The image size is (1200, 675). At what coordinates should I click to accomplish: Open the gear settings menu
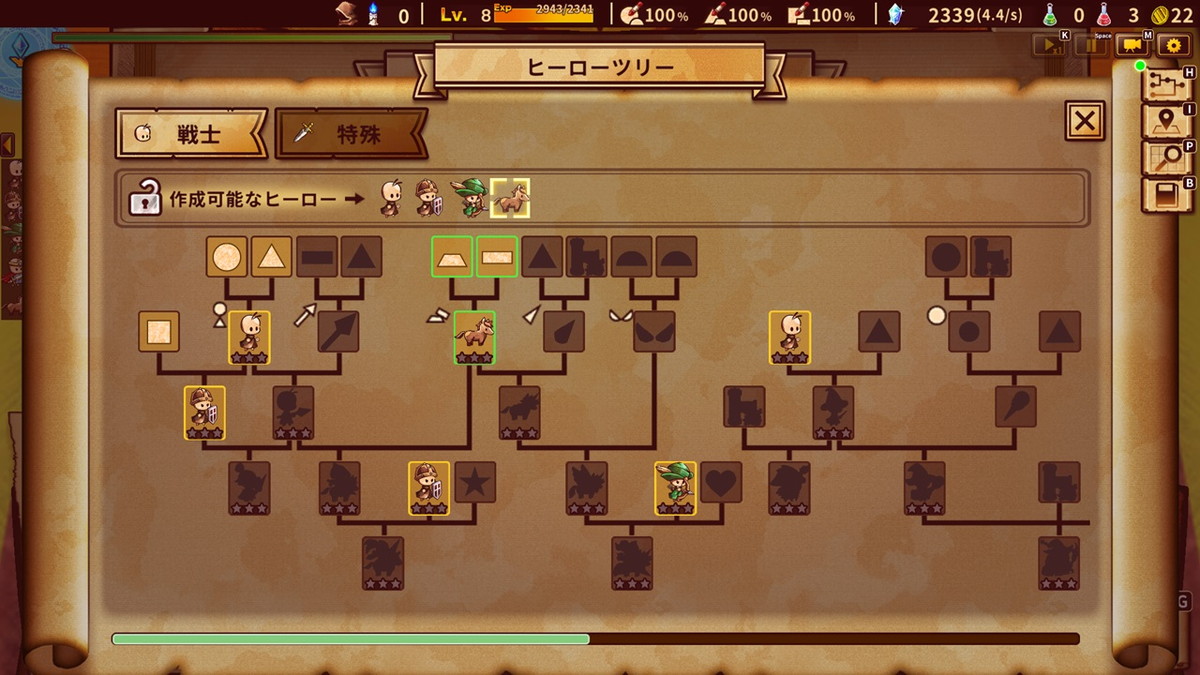tap(1173, 45)
